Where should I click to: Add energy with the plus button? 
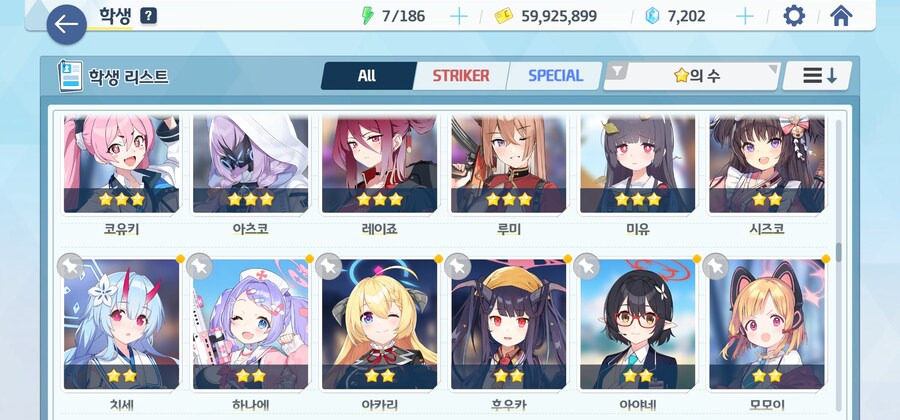point(458,16)
